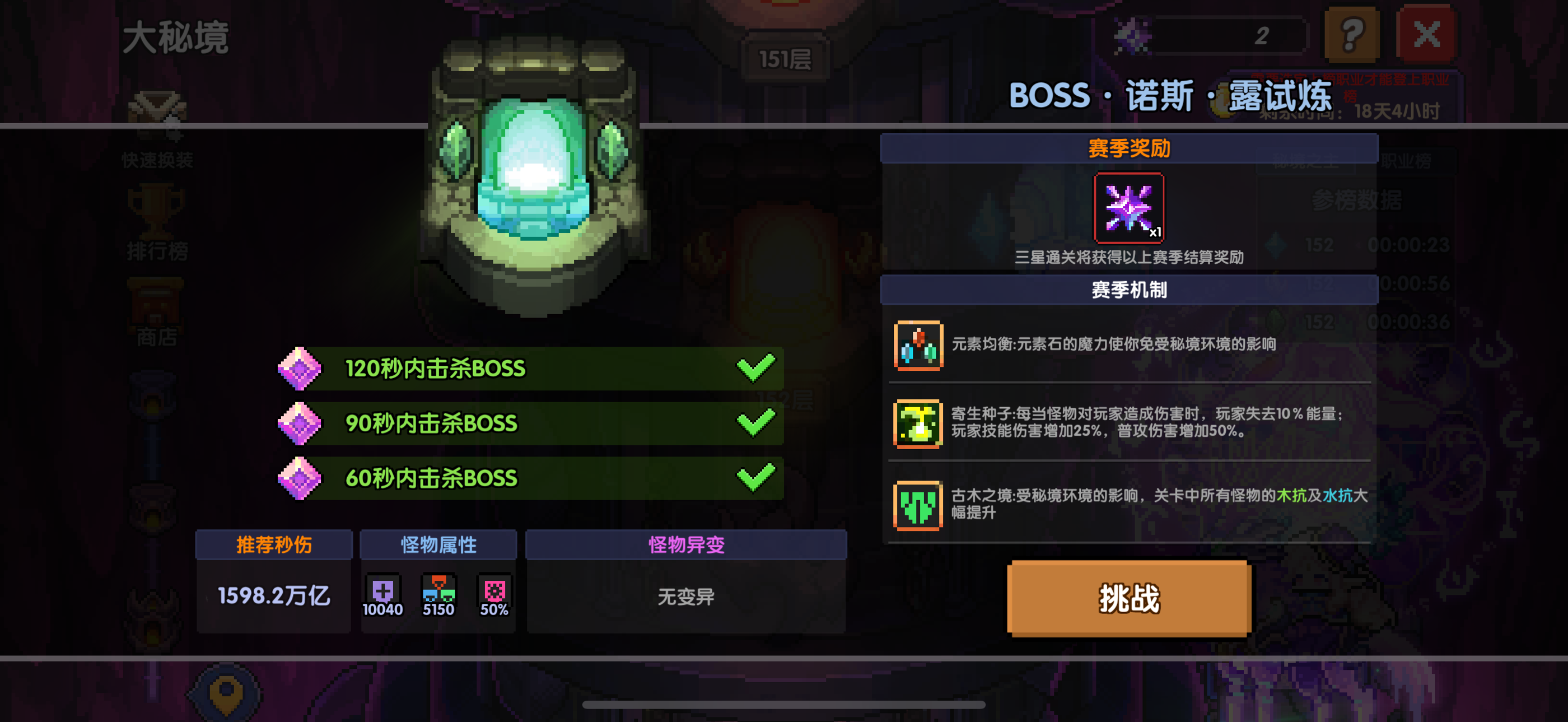Viewport: 1568px width, 722px height.
Task: Toggle the 120秒内击杀BOSS checkmark
Action: 754,367
